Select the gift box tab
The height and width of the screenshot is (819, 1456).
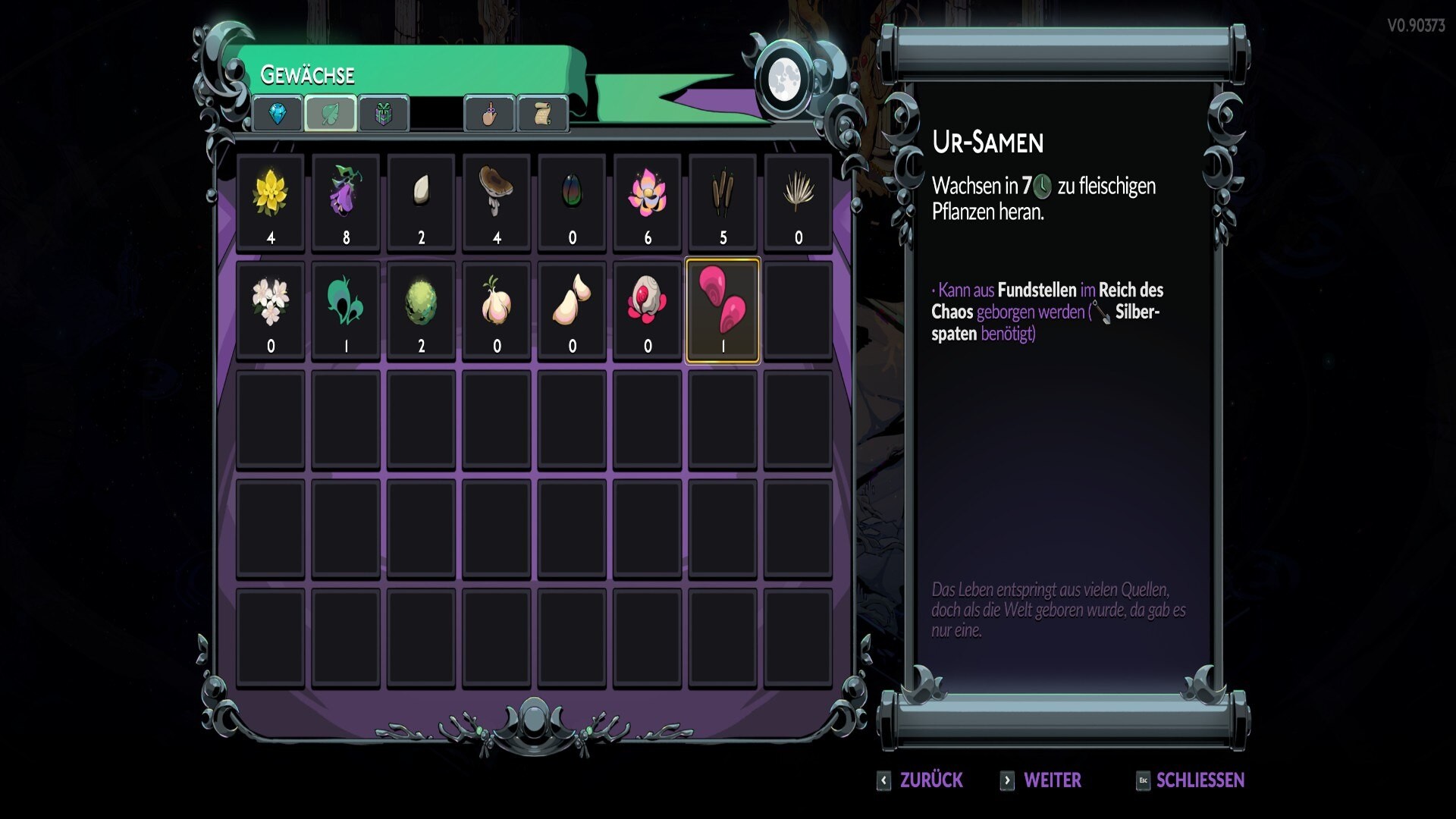click(384, 114)
